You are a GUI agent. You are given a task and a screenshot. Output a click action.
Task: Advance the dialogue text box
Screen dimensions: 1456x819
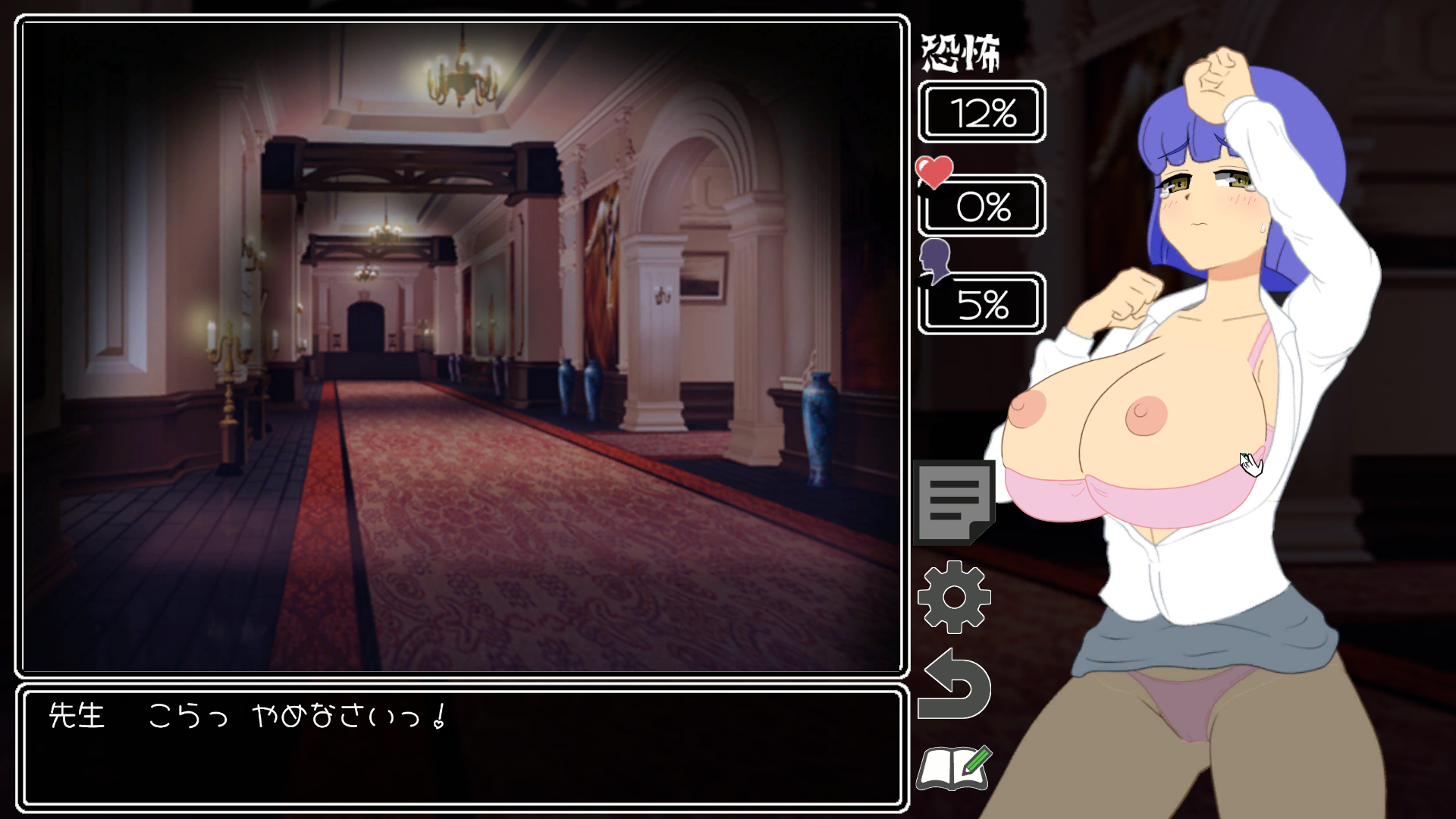coord(462,747)
